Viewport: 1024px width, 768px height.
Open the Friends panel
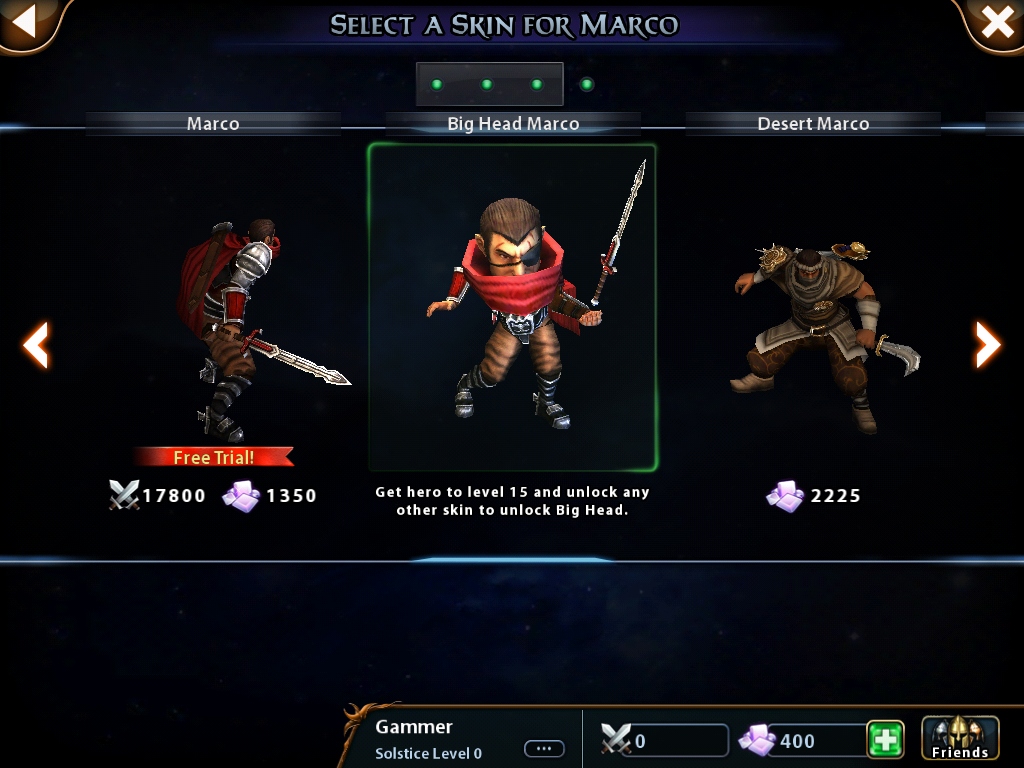pos(959,740)
